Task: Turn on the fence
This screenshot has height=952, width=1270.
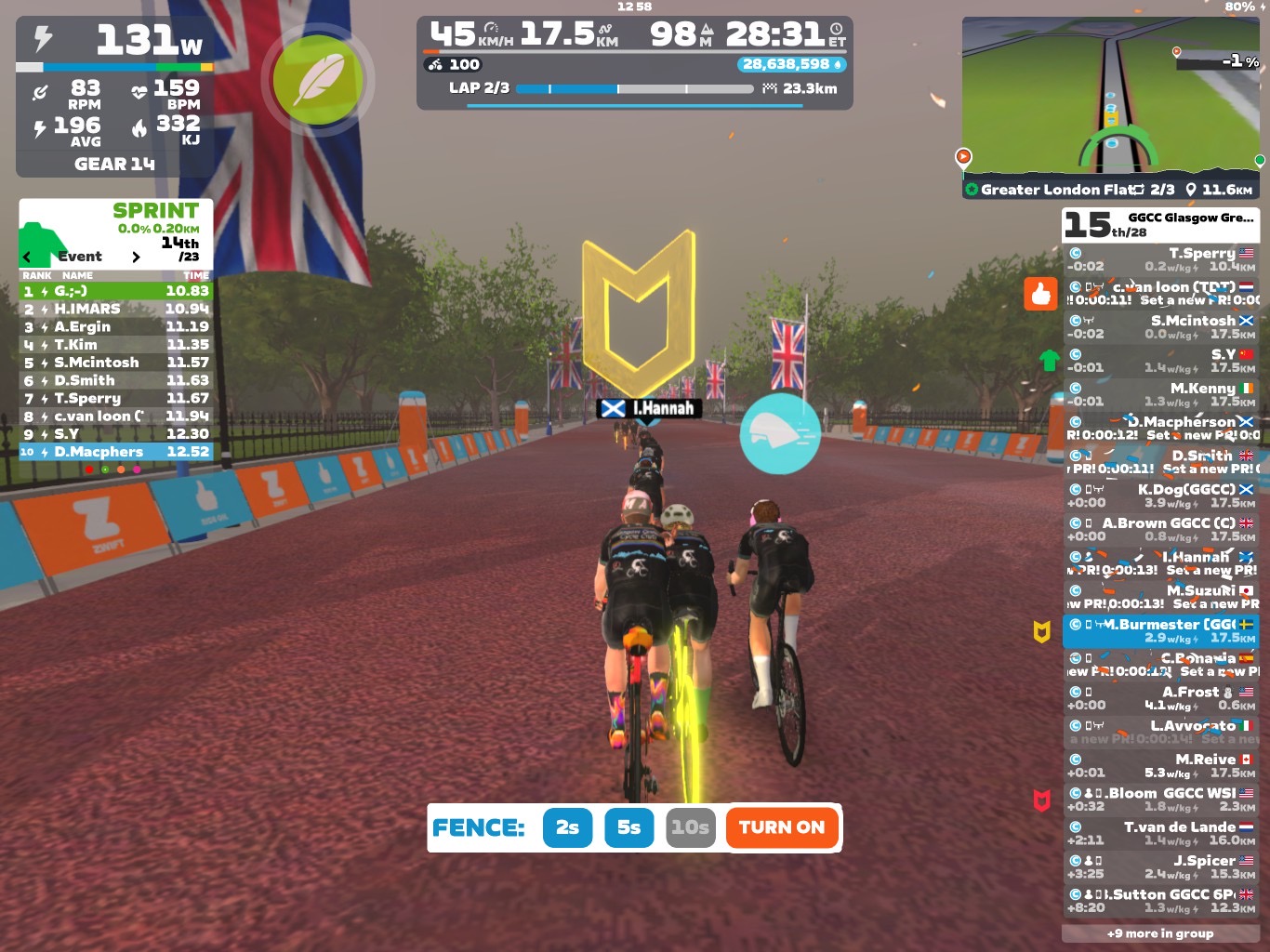Action: click(x=781, y=827)
